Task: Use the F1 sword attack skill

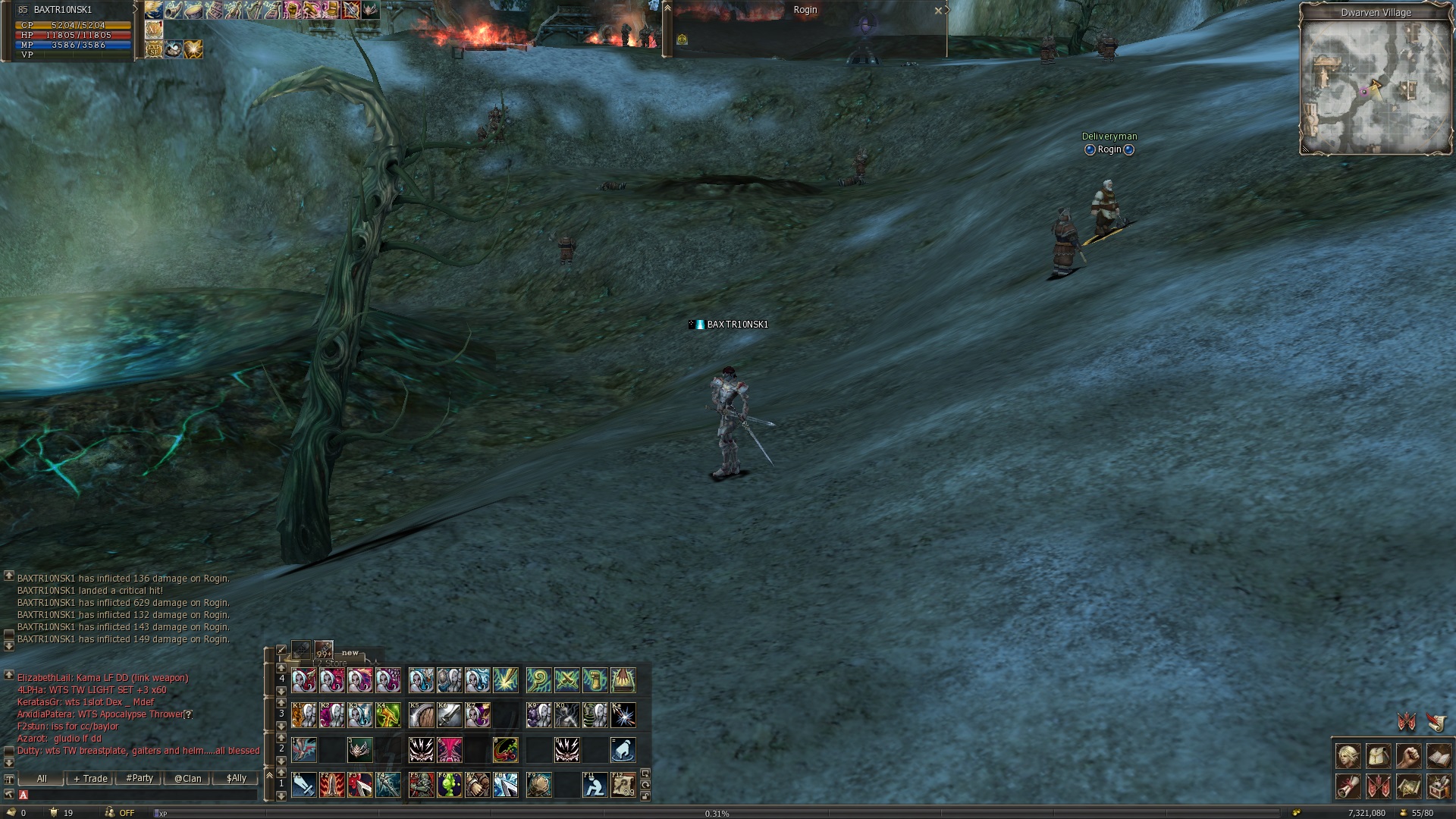Action: coord(304,785)
